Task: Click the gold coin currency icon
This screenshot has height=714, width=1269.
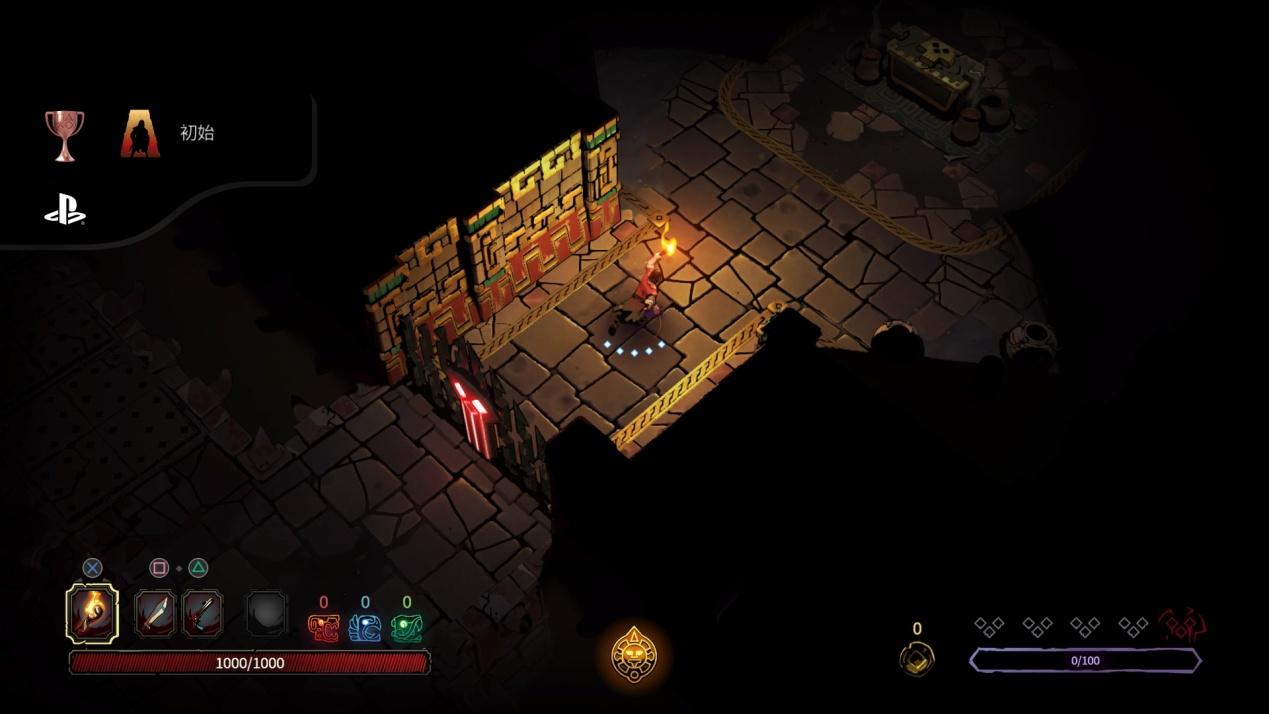Action: point(917,657)
